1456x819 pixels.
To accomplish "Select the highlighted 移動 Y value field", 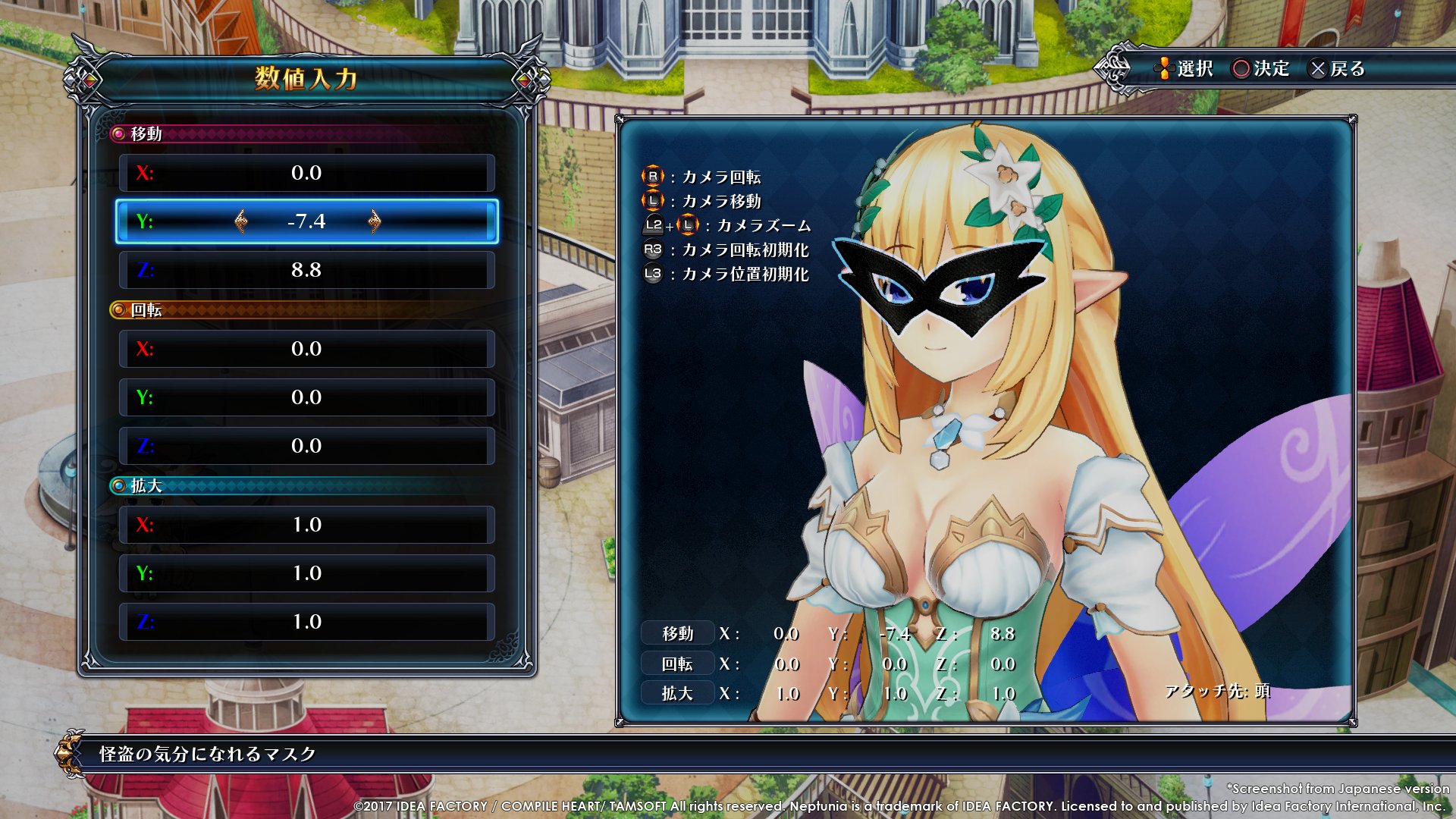I will click(x=306, y=221).
